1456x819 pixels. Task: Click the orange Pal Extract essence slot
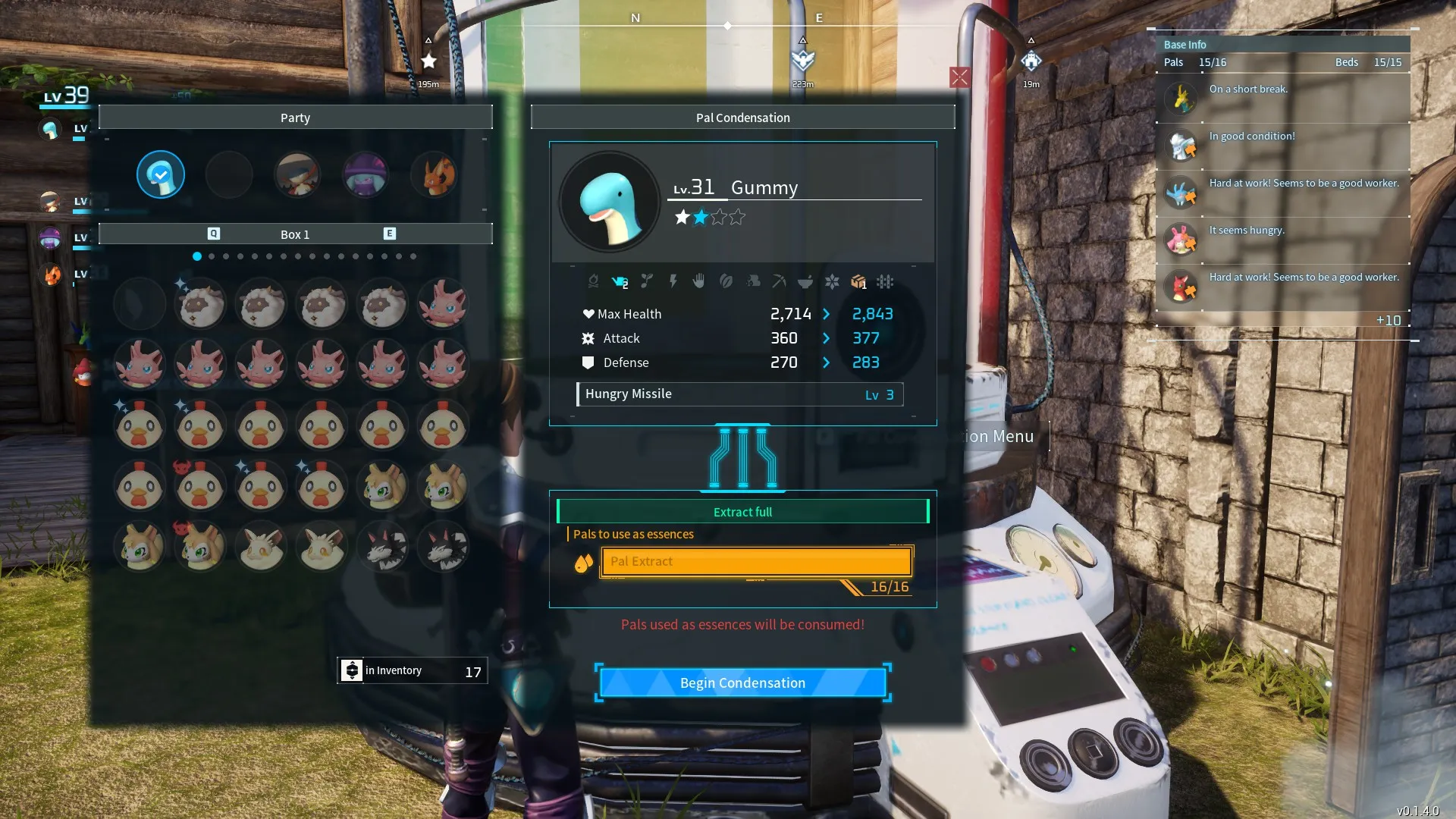pyautogui.click(x=756, y=562)
